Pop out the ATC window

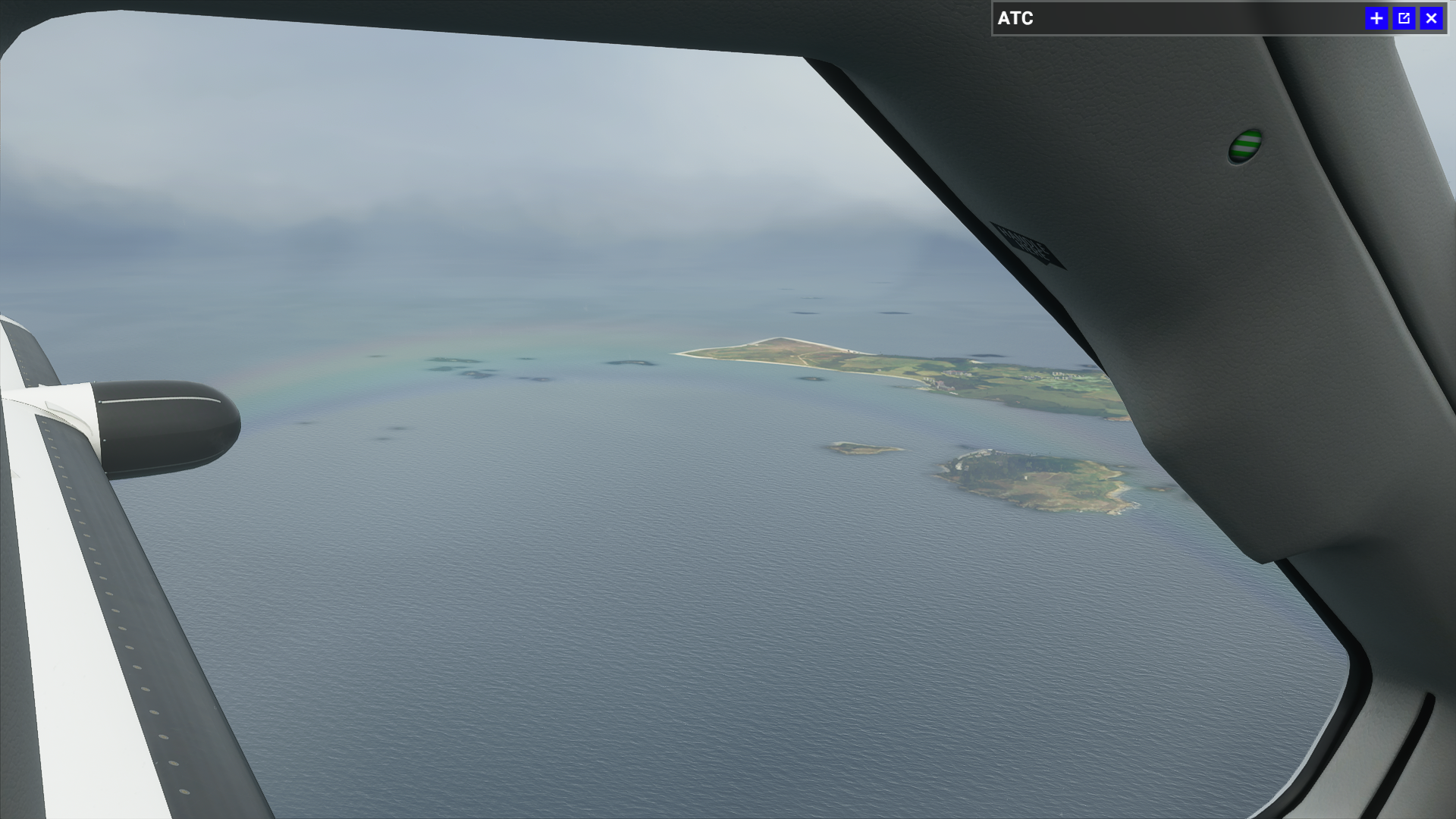click(x=1404, y=18)
